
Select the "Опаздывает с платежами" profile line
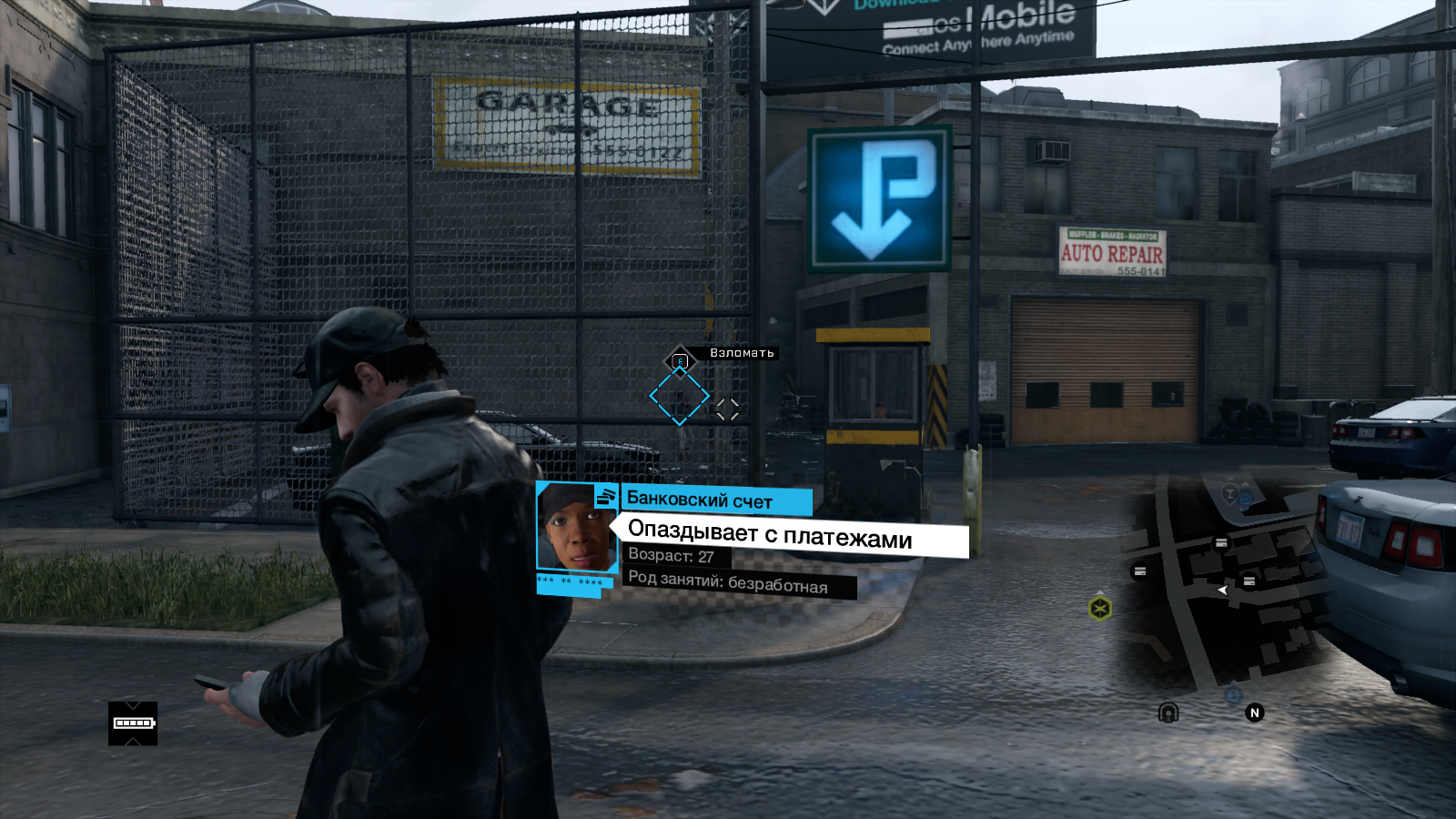click(x=770, y=535)
